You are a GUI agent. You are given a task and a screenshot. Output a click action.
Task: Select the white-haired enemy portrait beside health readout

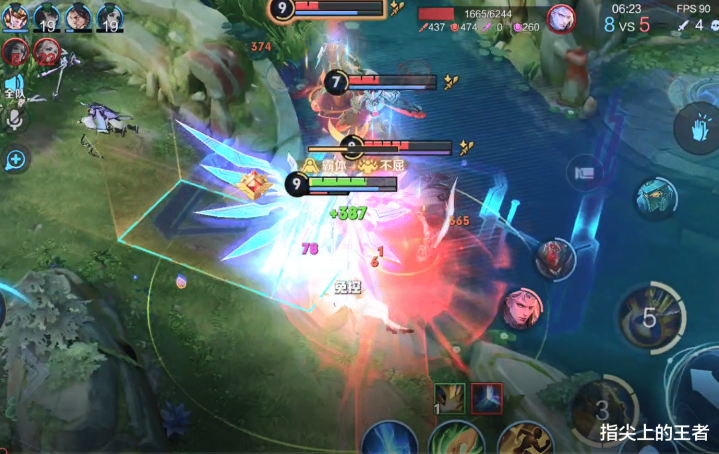(561, 17)
